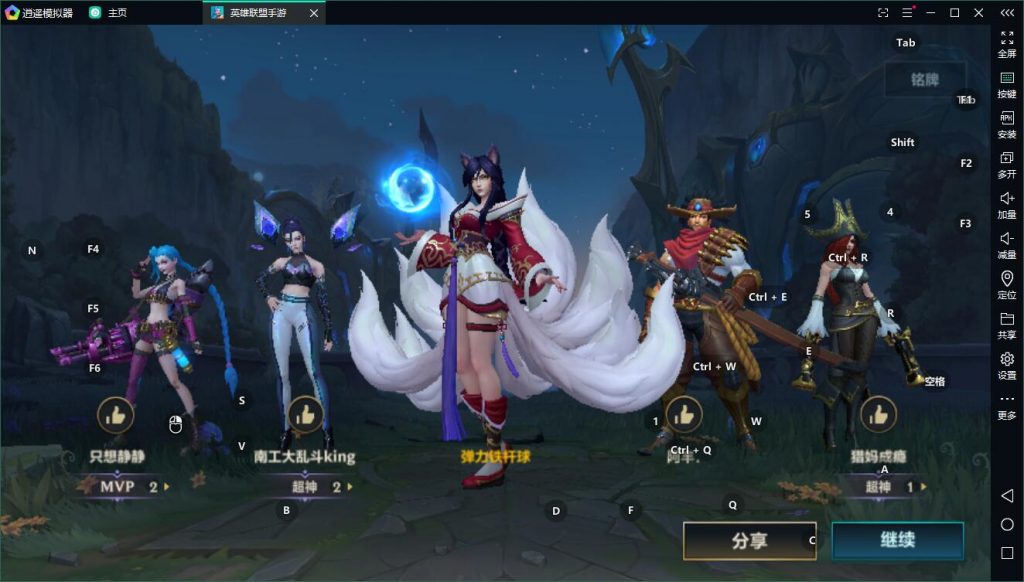This screenshot has height=582, width=1024.
Task: Expand the 超神 badge under 猎妈成瘾
Action: [884, 487]
